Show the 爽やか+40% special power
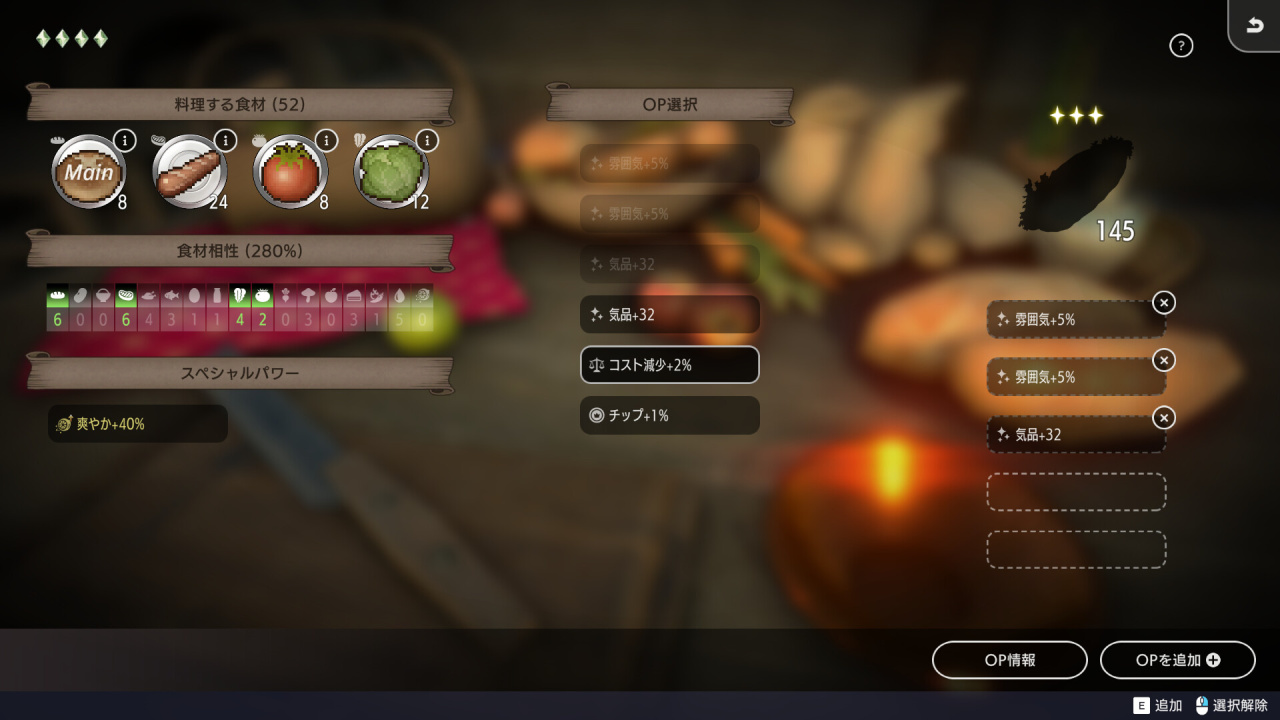 point(137,424)
